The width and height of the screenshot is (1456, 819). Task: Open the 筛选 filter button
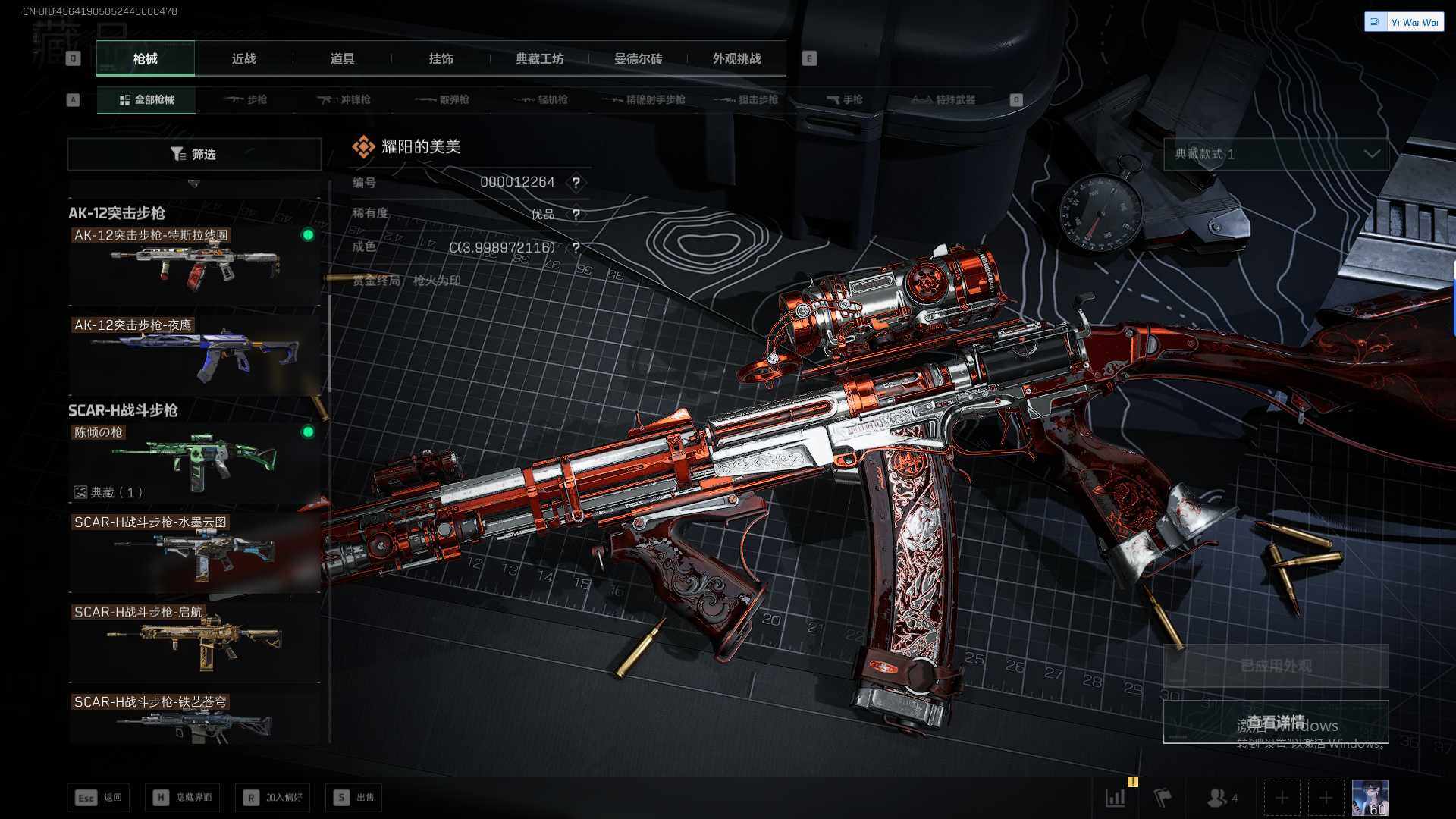(x=194, y=154)
